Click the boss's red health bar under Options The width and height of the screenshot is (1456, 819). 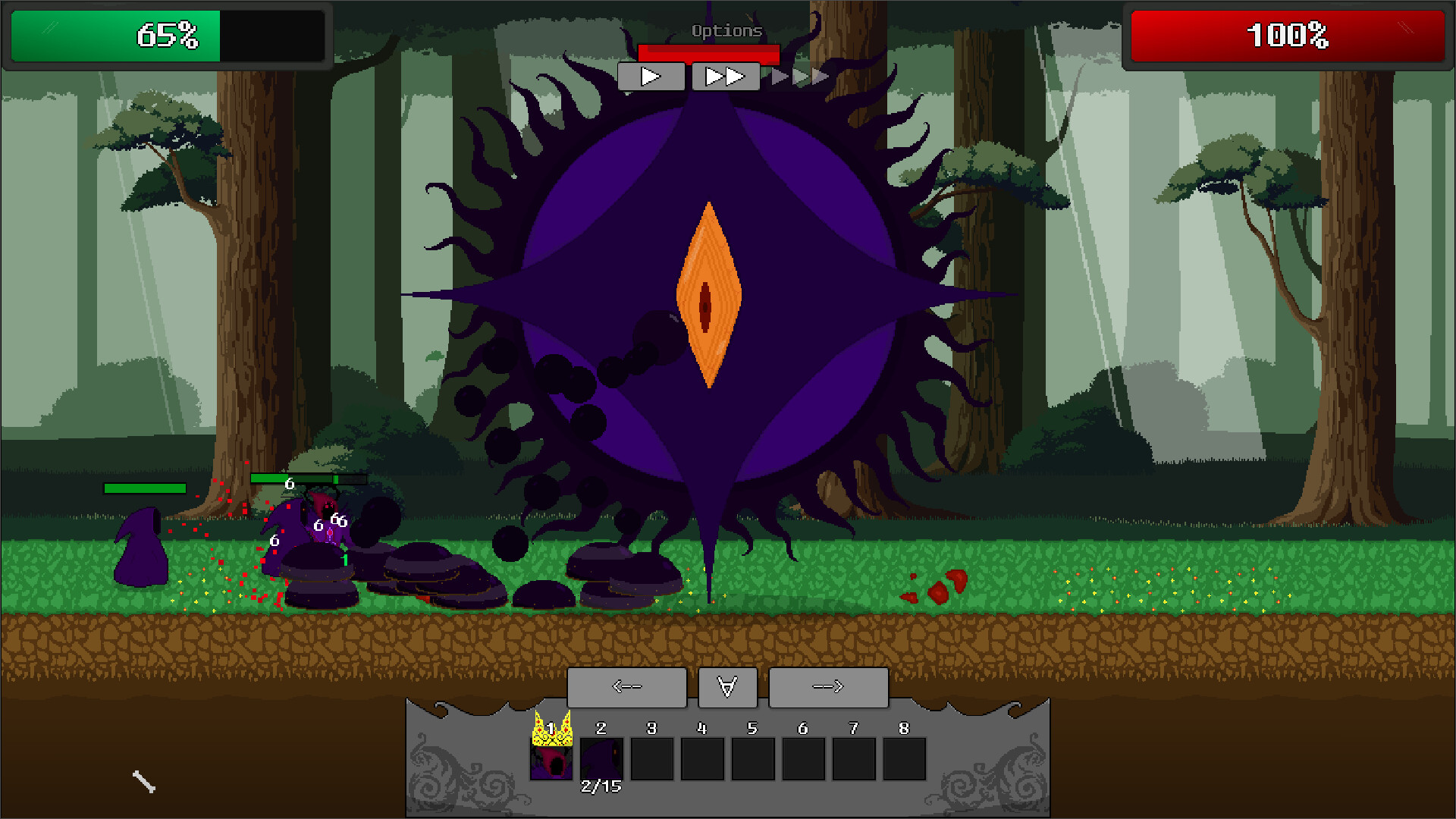[x=709, y=53]
